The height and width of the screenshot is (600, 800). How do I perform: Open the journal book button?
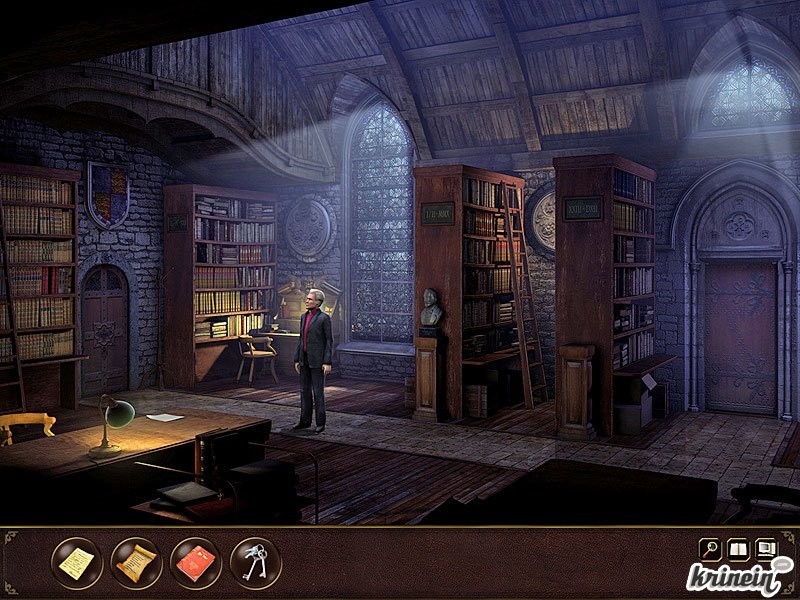coord(738,549)
